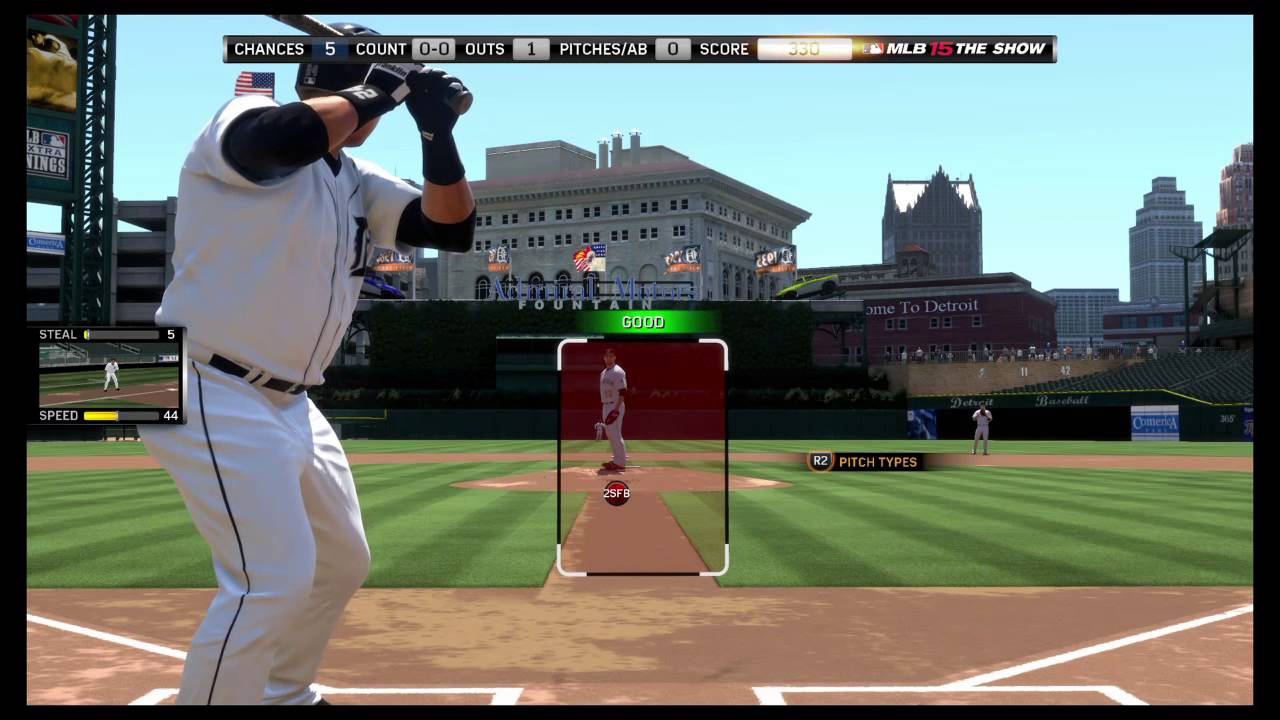
Task: Open the baserunner inset camera view
Action: pos(109,375)
